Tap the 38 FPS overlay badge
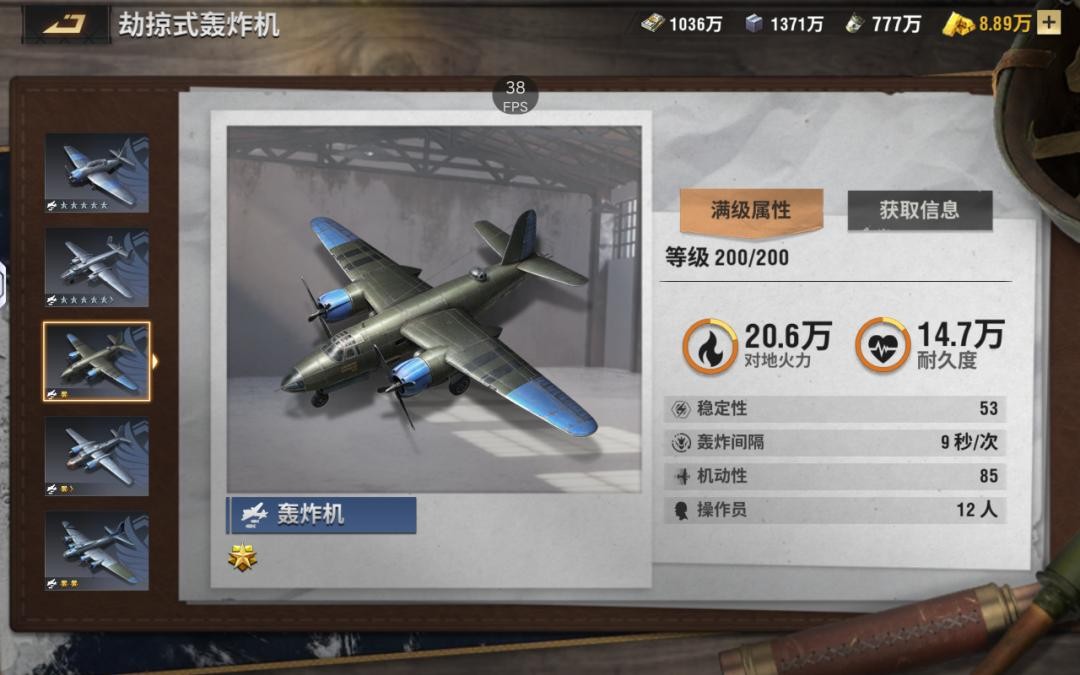The image size is (1080, 675). click(x=515, y=95)
